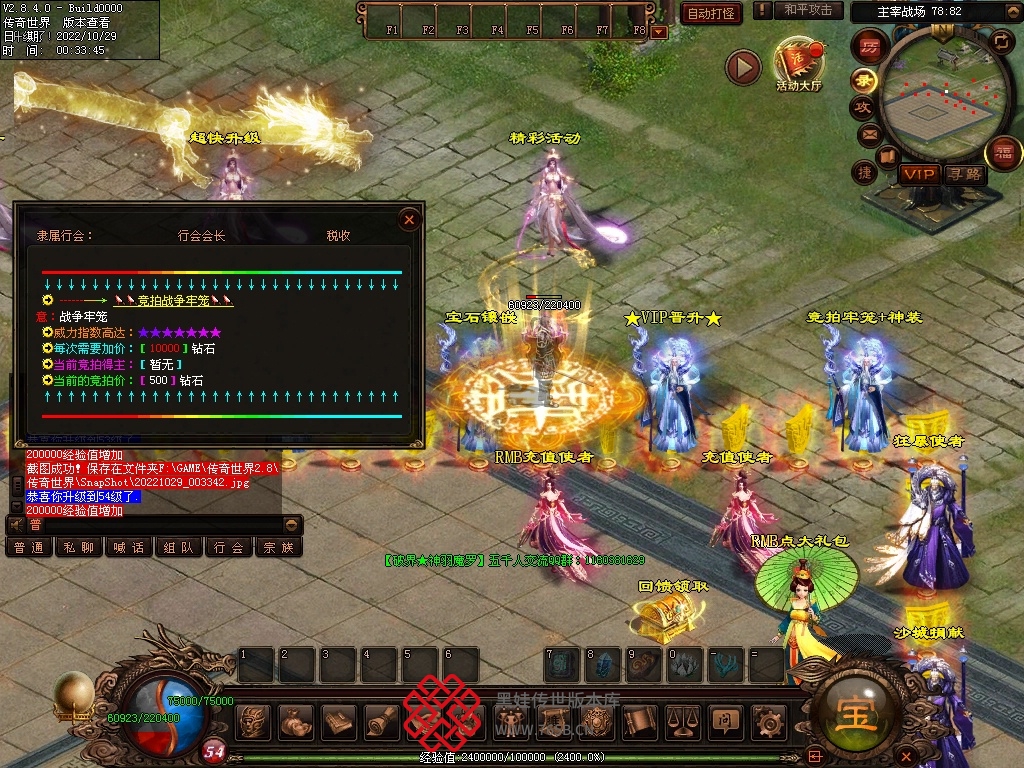The image size is (1024, 768).
Task: Select the 喊话 shout chat tab
Action: click(x=128, y=547)
